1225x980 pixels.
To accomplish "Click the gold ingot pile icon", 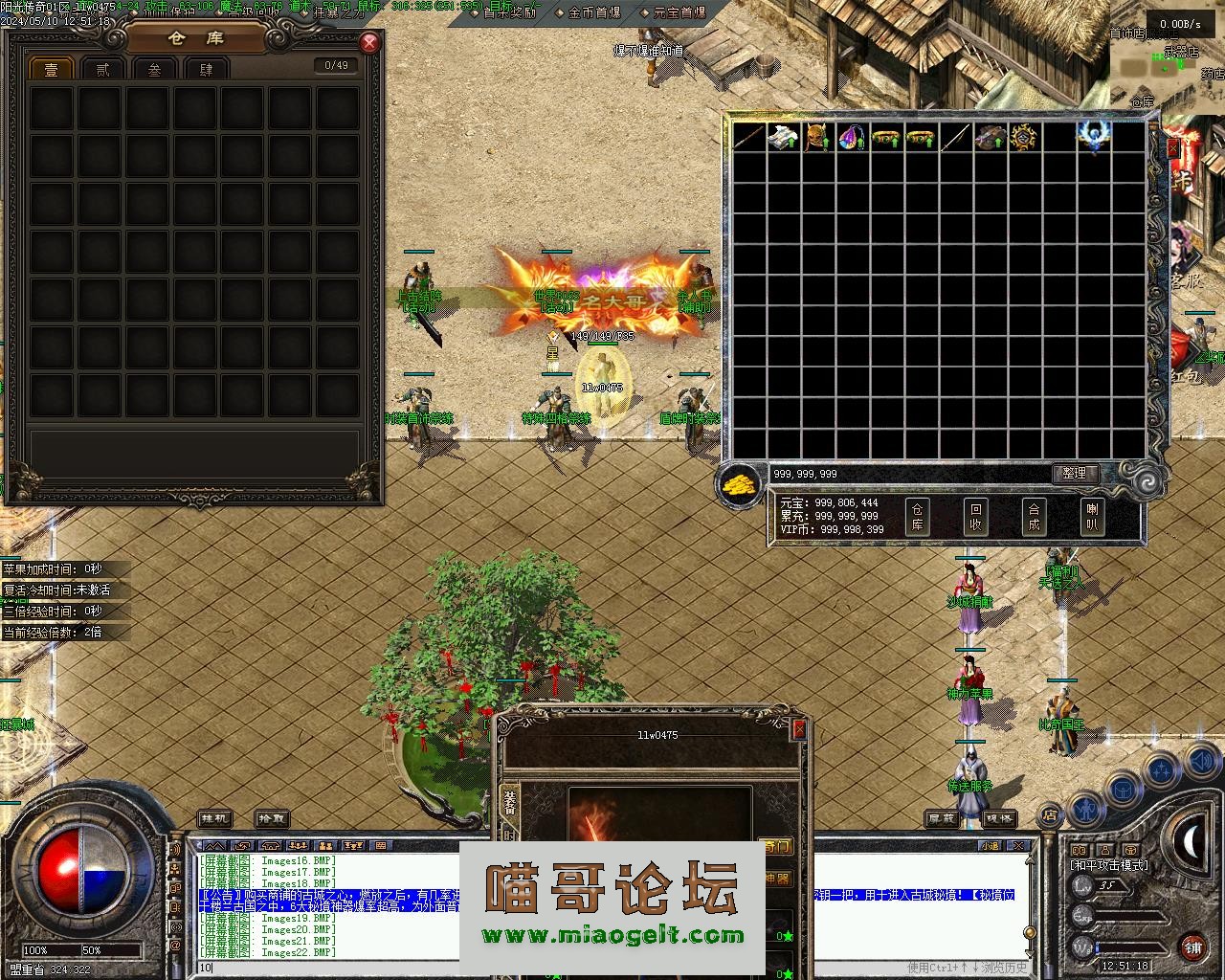I will [739, 484].
